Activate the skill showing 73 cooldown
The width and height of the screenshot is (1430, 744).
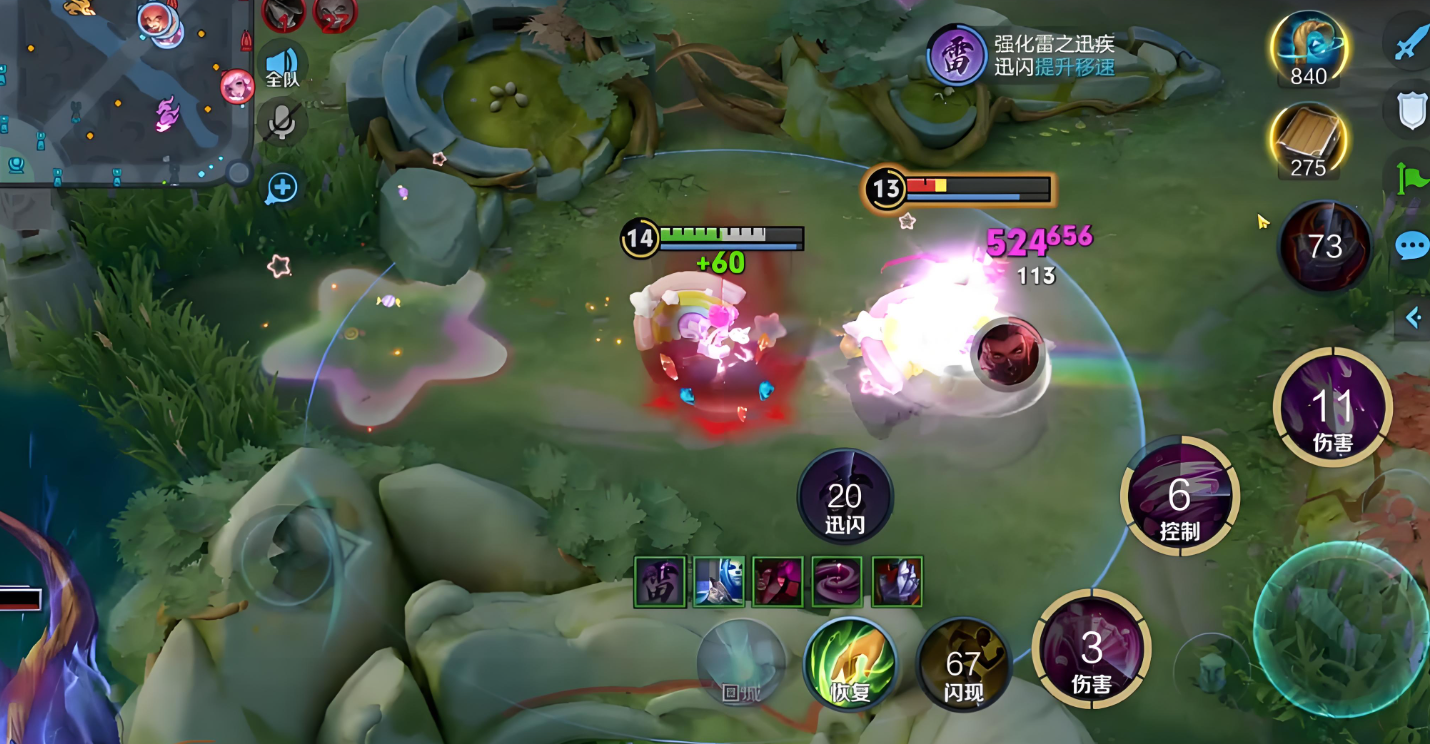tap(1325, 246)
